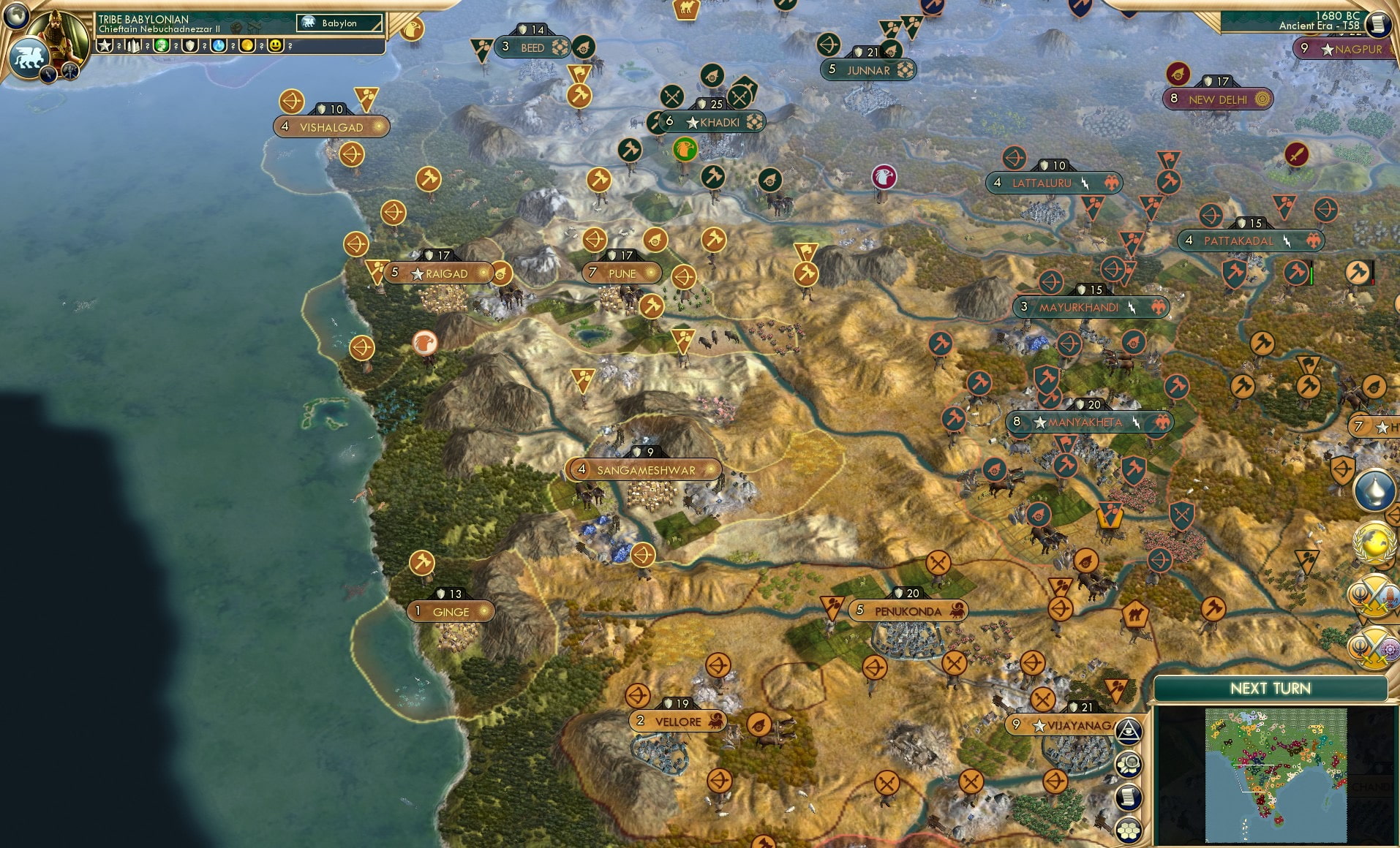This screenshot has height=848, width=1400.
Task: Toggle strategic view with the hex magnifier button
Action: pos(1128,762)
